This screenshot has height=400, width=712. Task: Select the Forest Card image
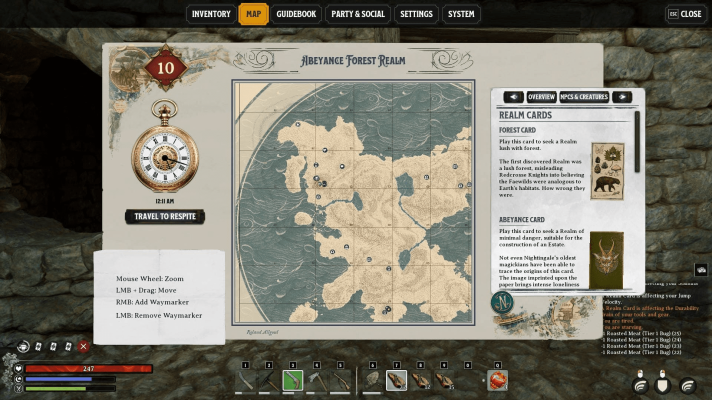click(x=607, y=171)
